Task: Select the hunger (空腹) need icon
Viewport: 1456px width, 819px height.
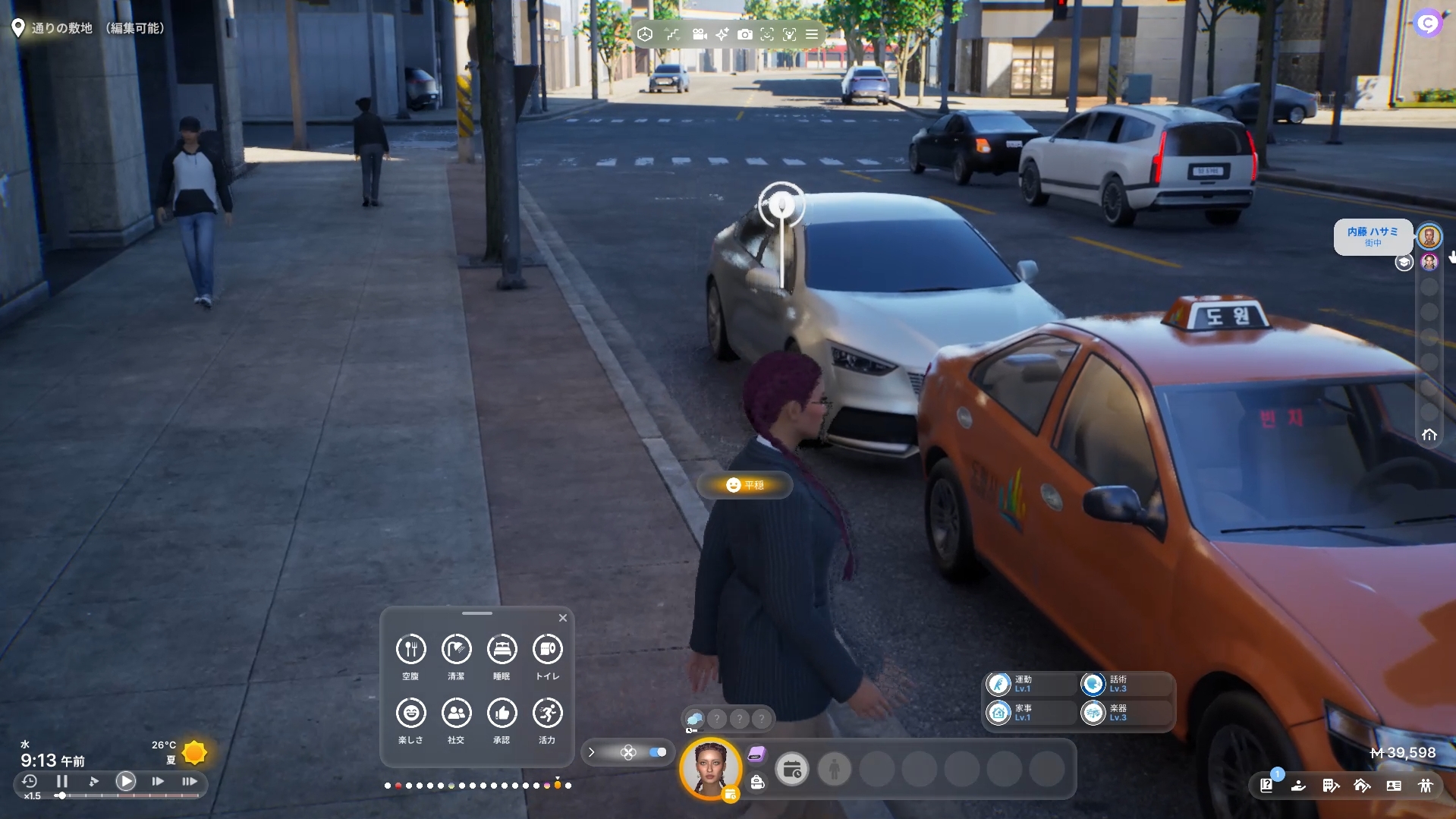Action: [410, 649]
